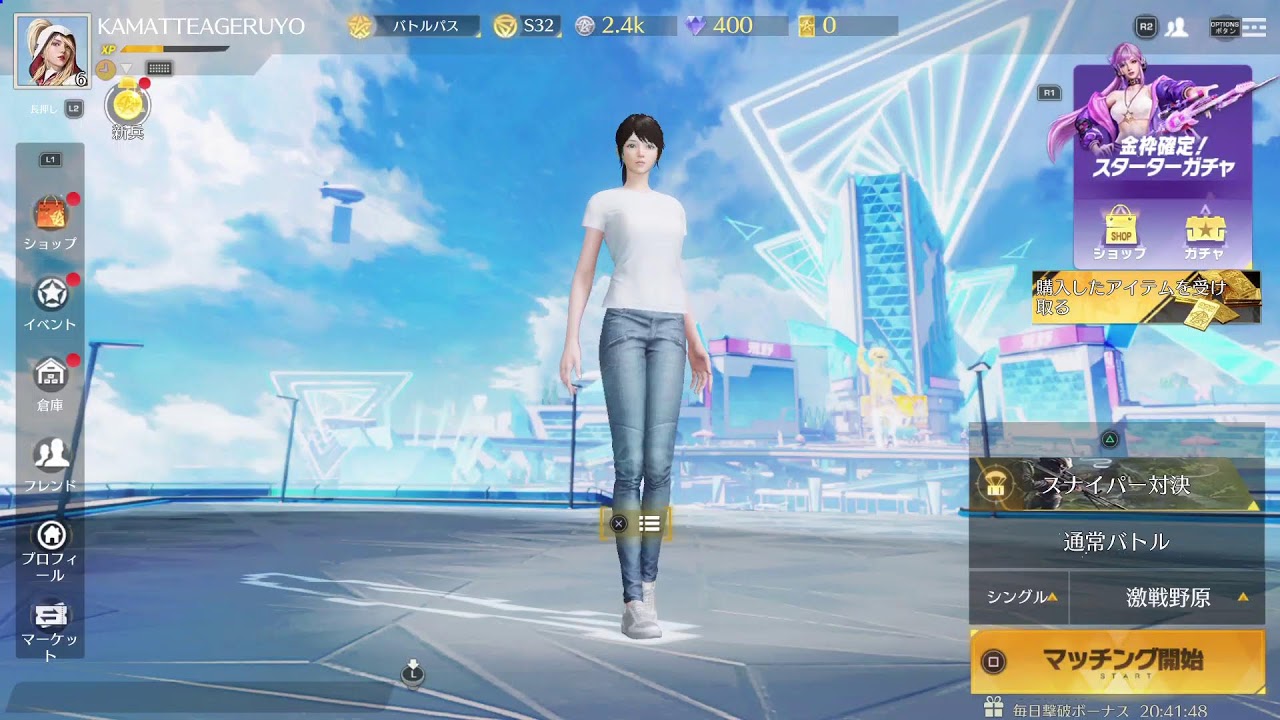Open the イベント events menu
The image size is (1280, 720).
pyautogui.click(x=50, y=300)
